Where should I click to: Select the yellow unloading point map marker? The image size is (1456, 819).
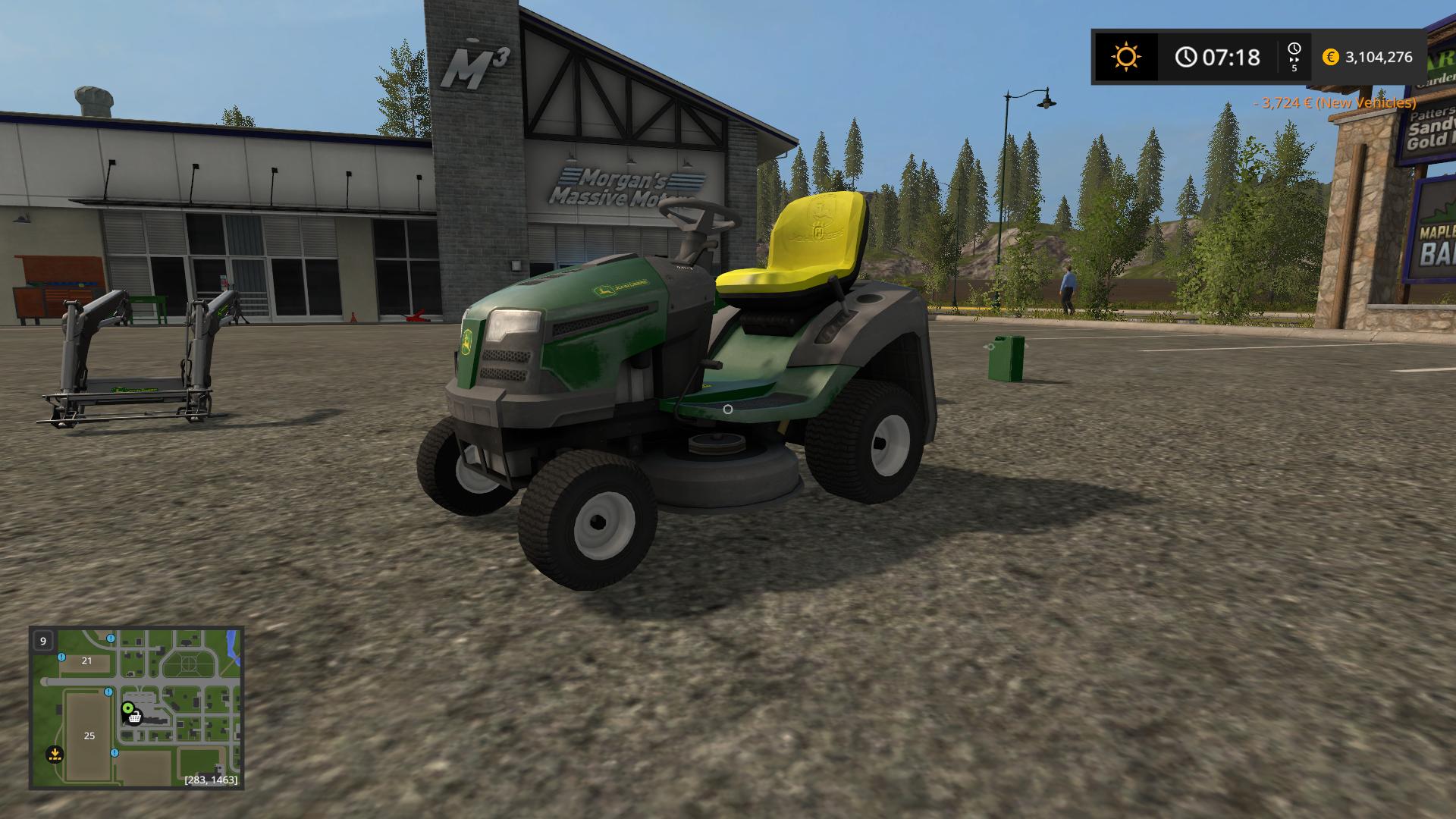[x=54, y=754]
